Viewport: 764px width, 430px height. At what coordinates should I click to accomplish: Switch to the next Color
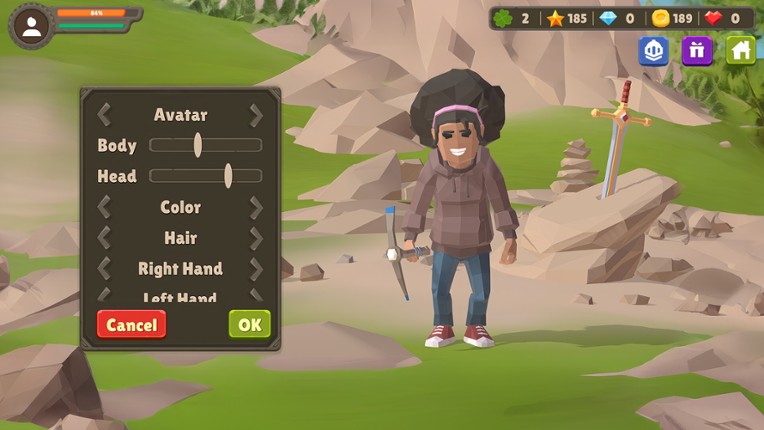256,207
